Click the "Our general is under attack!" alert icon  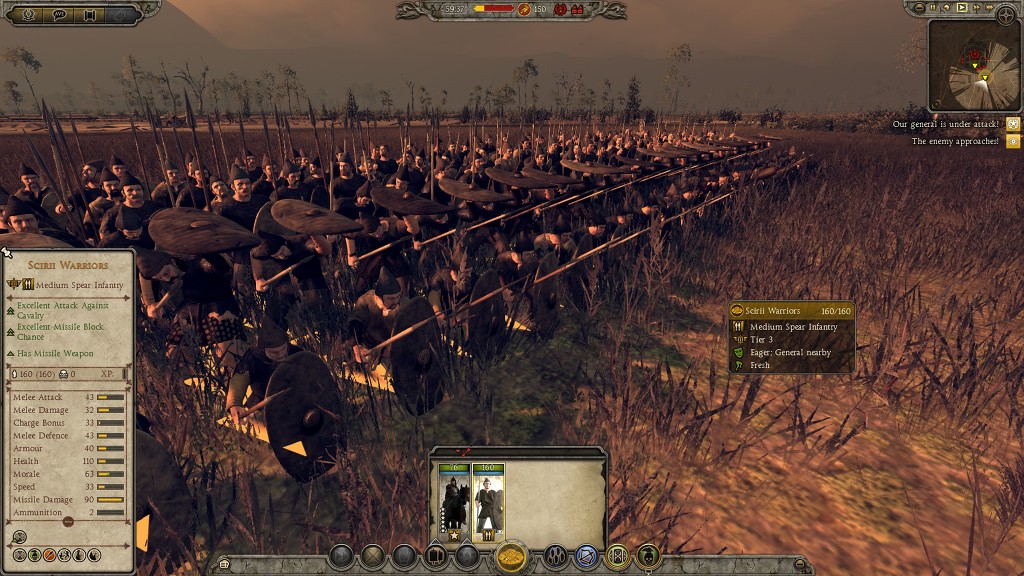click(1013, 124)
